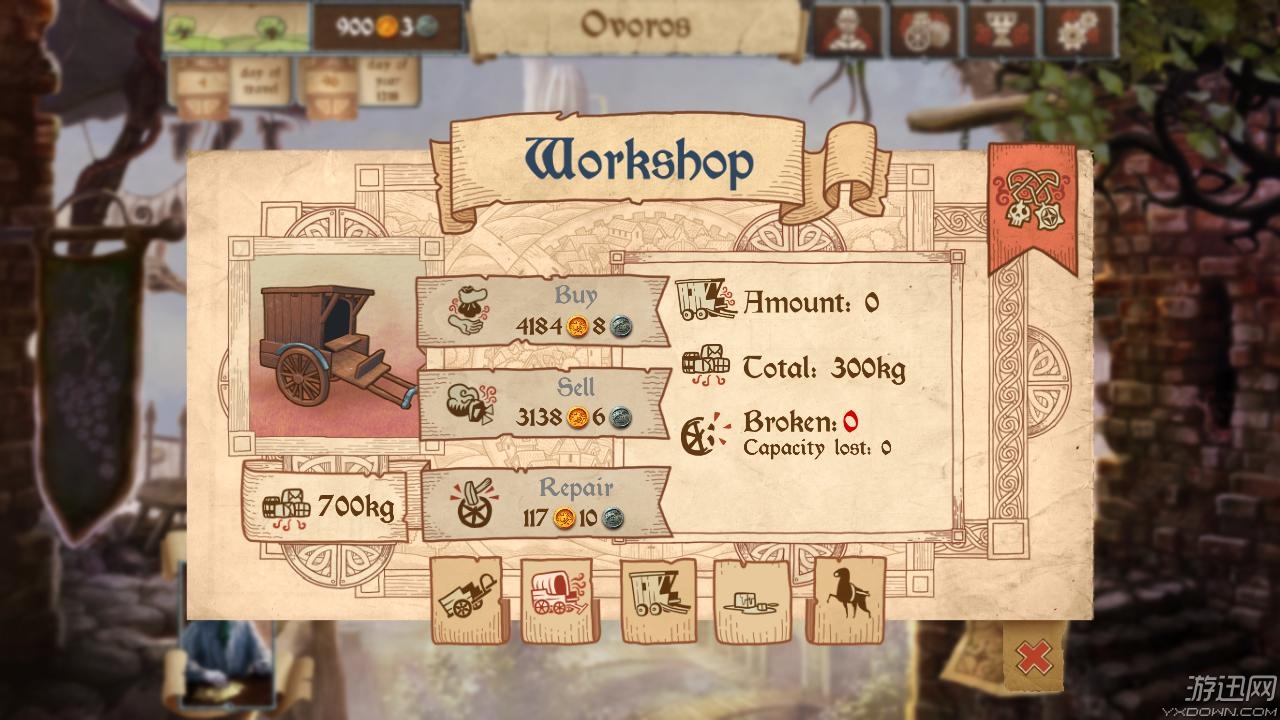Select the wooden cart preview image
Viewport: 1280px width, 720px height.
pyautogui.click(x=331, y=346)
